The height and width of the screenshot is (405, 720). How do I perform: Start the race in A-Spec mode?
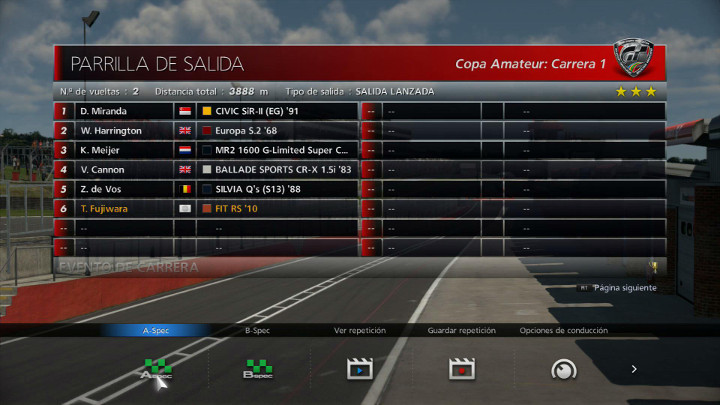click(156, 369)
